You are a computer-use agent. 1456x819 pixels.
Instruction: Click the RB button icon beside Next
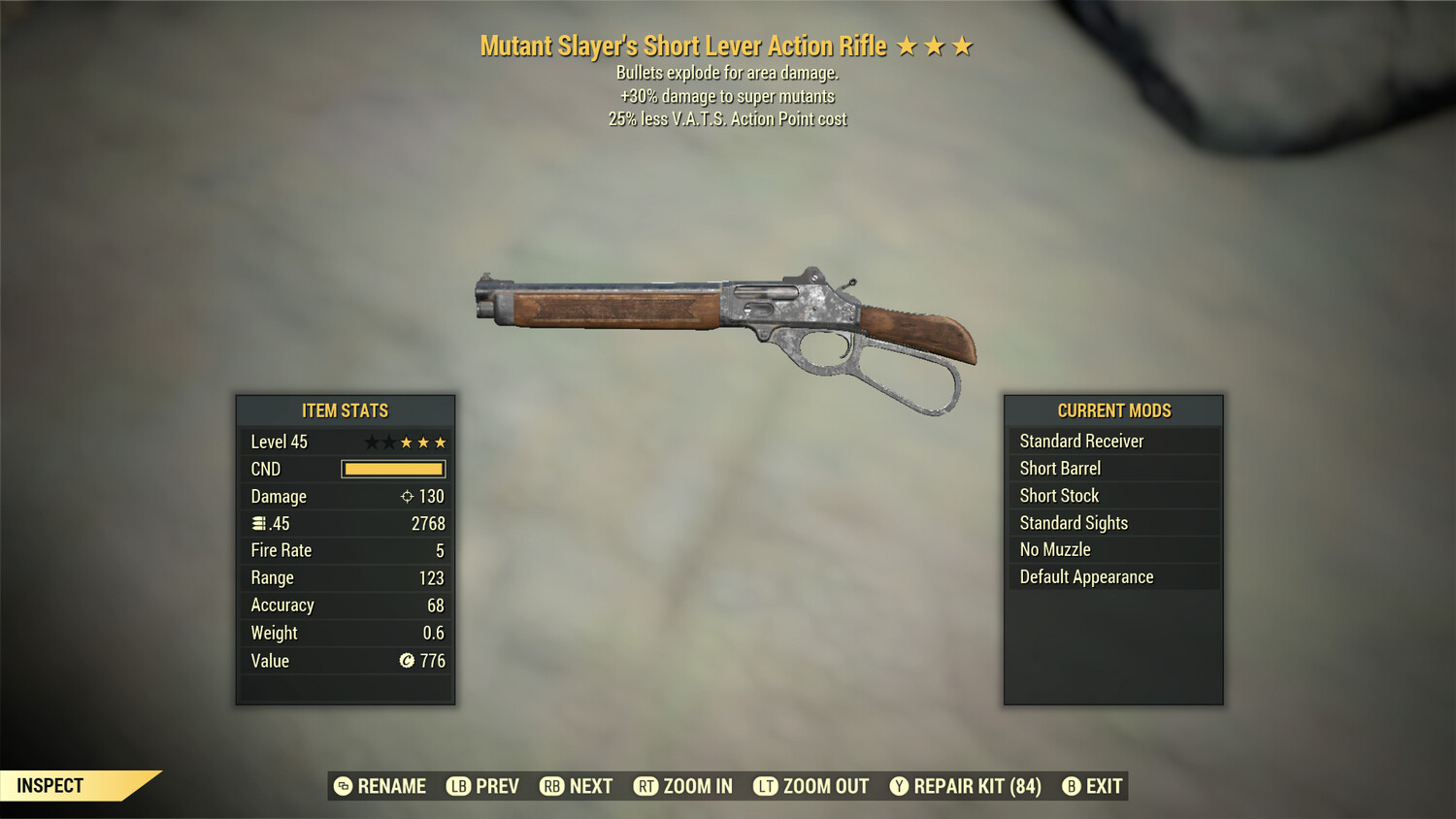click(x=551, y=786)
